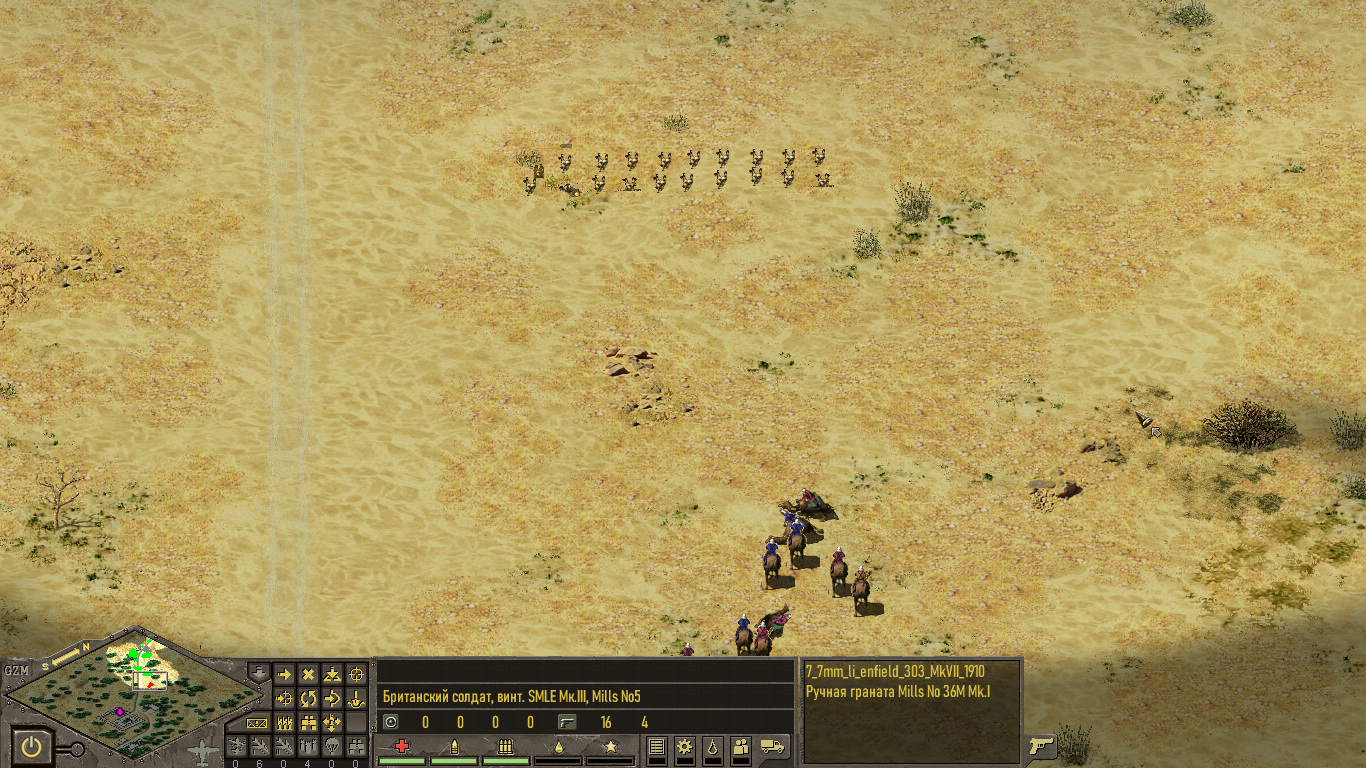Open the game menu with the power button
Screen dimensions: 1366x768
pos(32,746)
